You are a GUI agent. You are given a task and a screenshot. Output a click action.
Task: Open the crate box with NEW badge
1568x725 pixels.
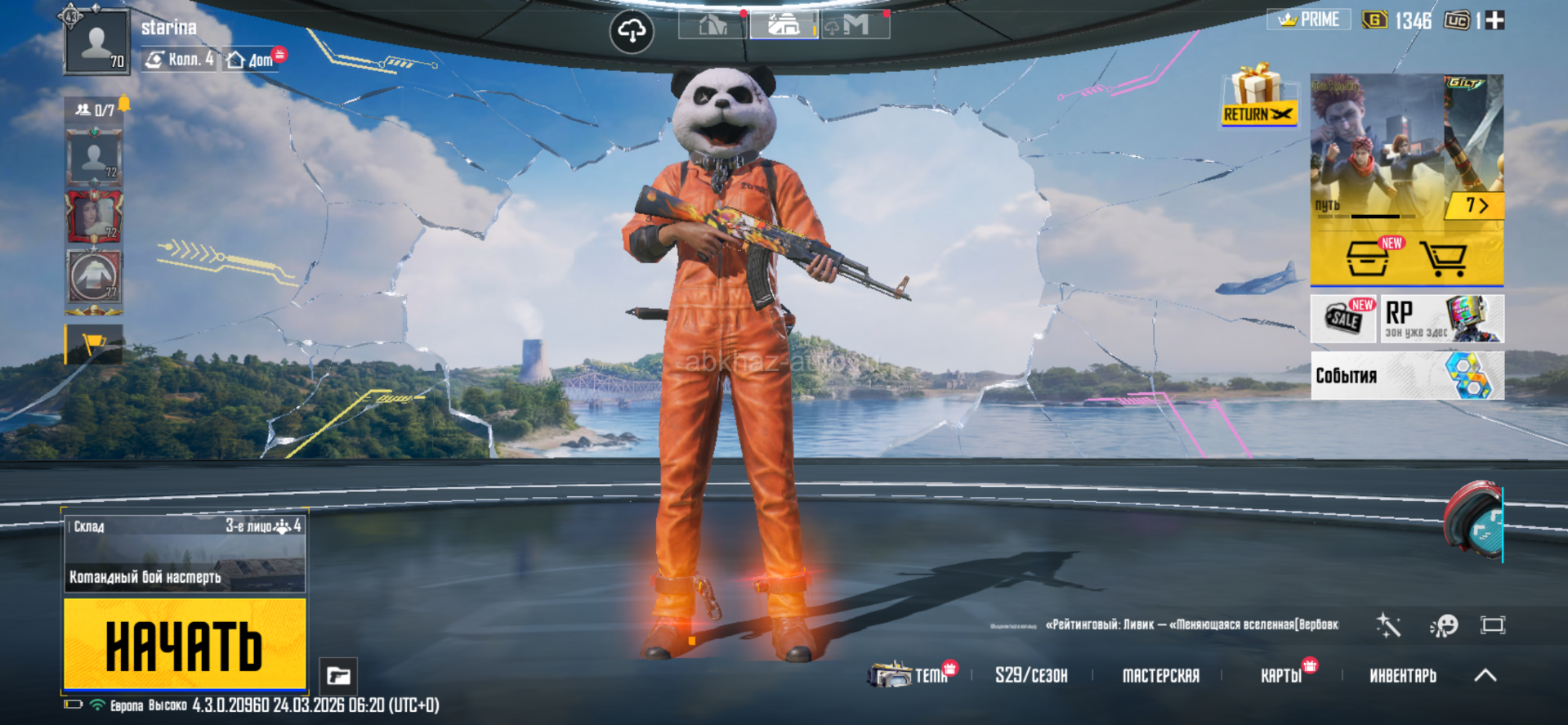[x=1369, y=258]
